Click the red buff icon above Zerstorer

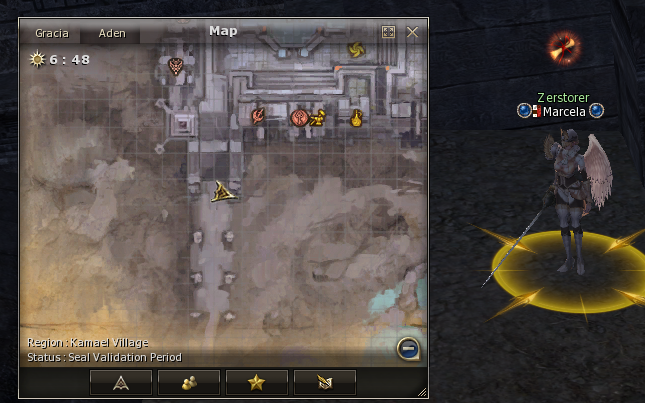(563, 46)
